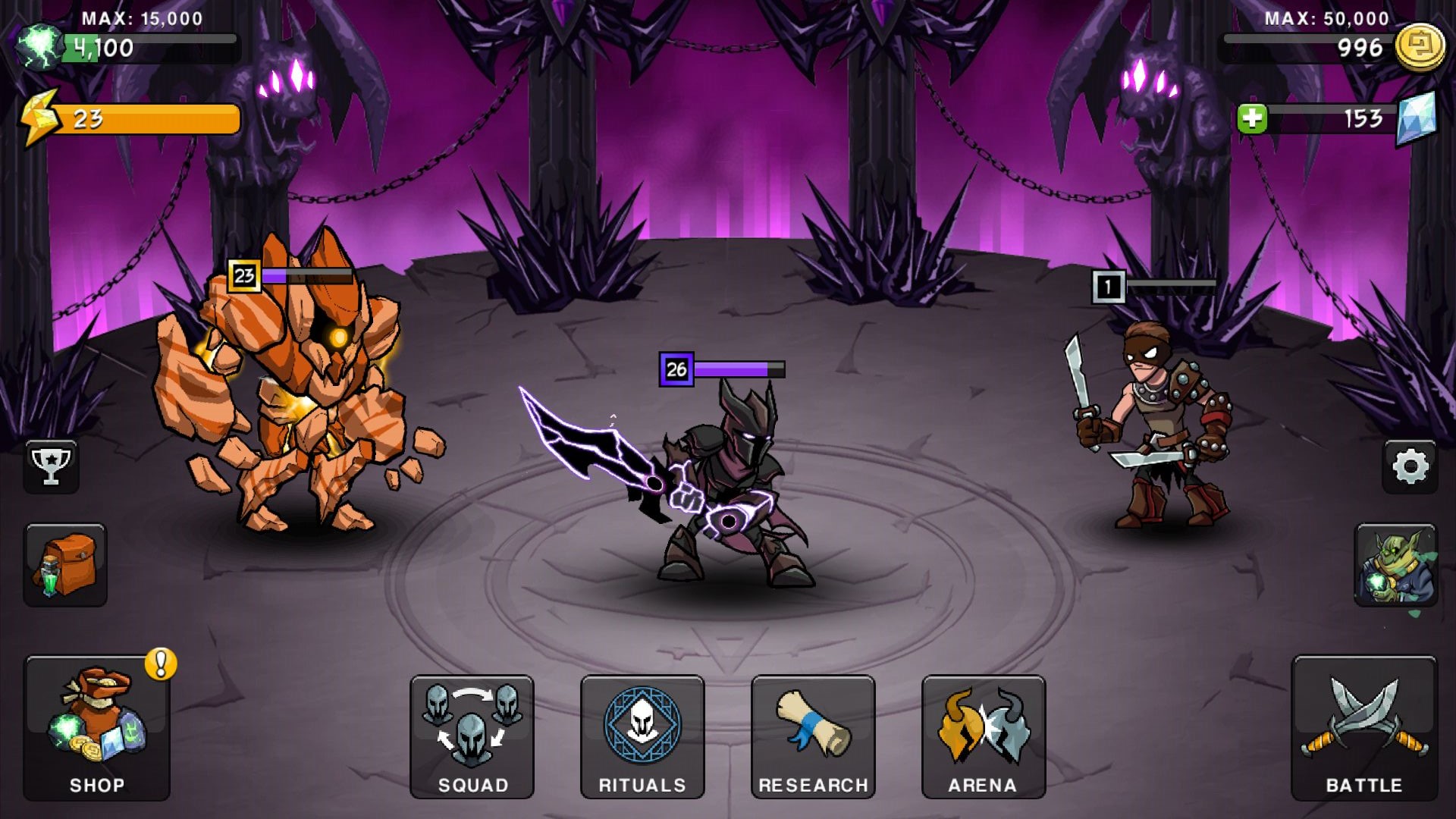Open the inventory satchel bag
Screen dimensions: 1456x819
[x=65, y=564]
